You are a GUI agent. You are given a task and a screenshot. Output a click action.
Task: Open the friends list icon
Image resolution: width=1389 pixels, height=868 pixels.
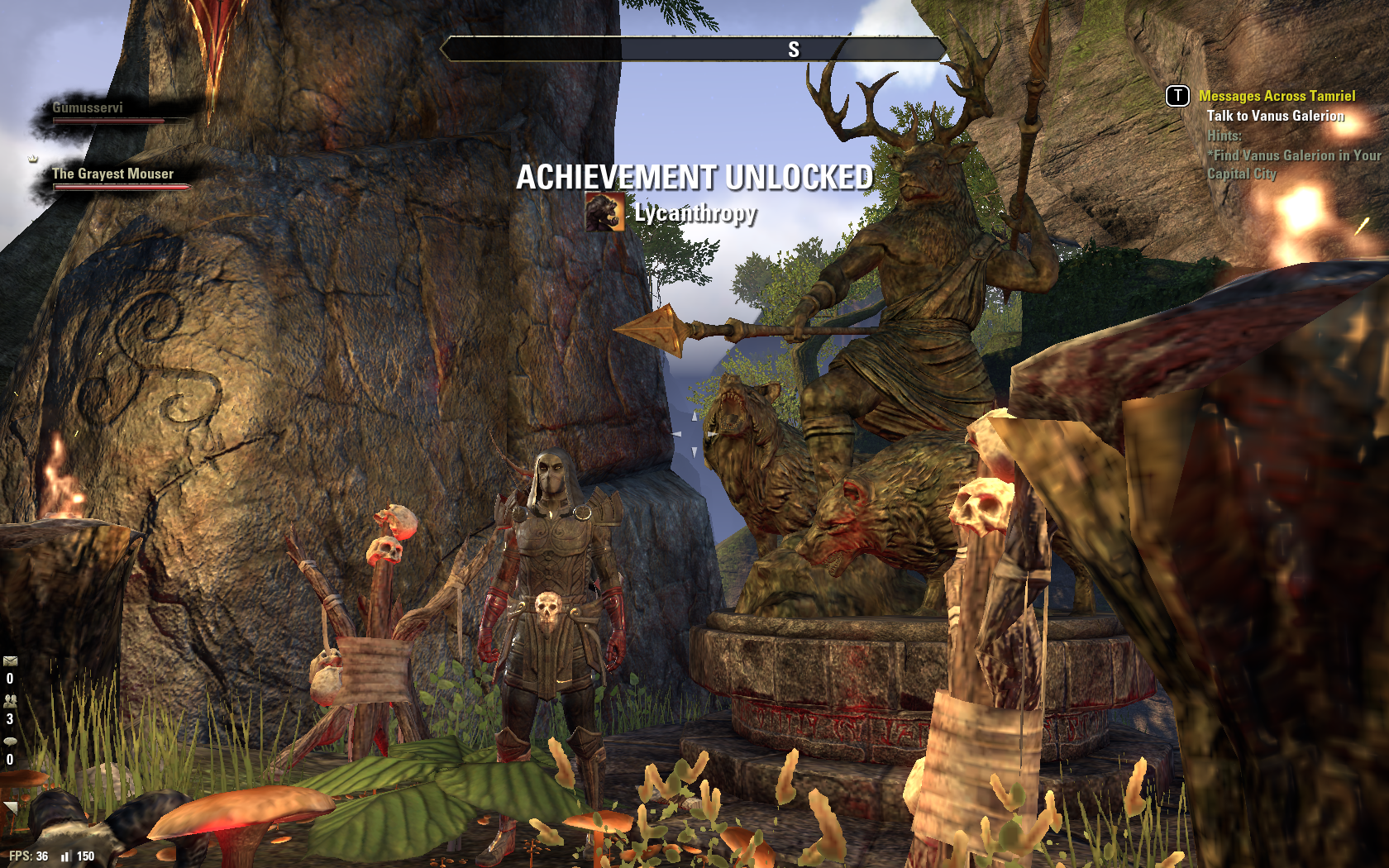(10, 700)
